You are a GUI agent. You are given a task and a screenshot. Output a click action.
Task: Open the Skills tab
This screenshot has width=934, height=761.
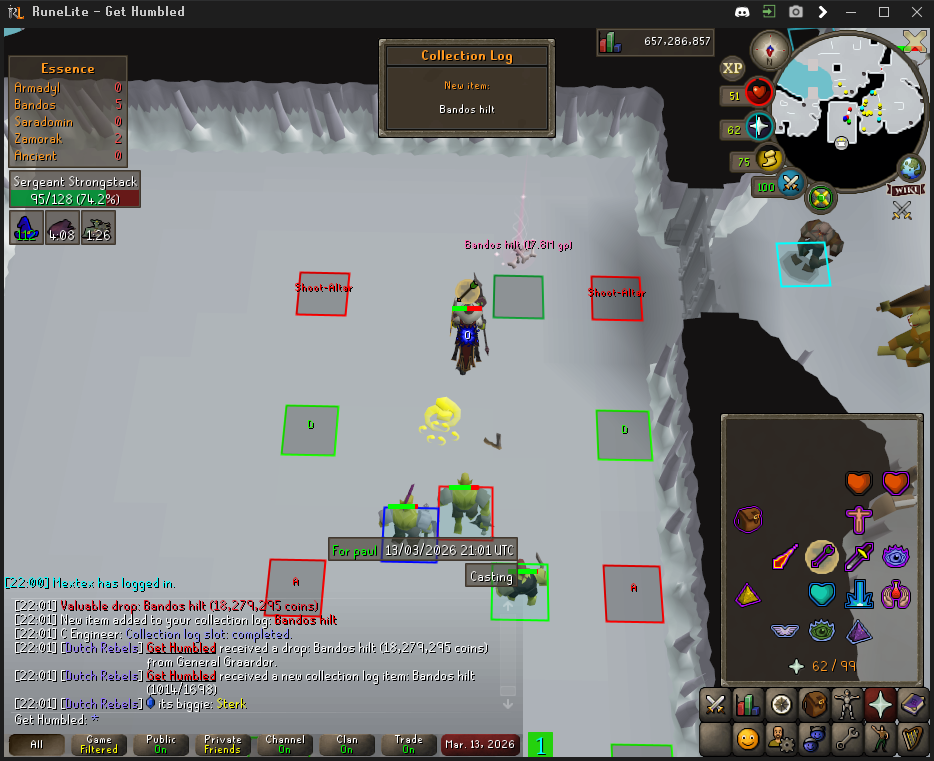click(x=748, y=703)
